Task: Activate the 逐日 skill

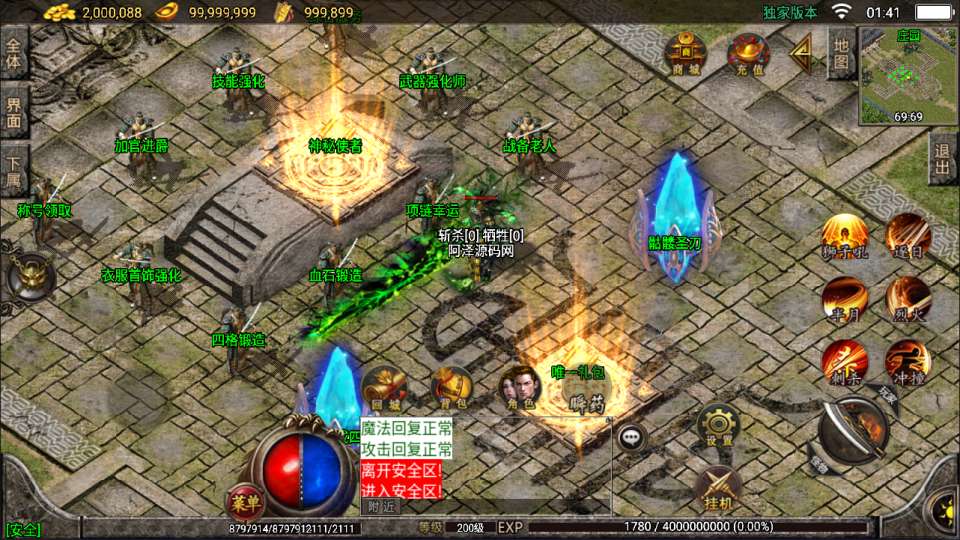Action: [907, 235]
